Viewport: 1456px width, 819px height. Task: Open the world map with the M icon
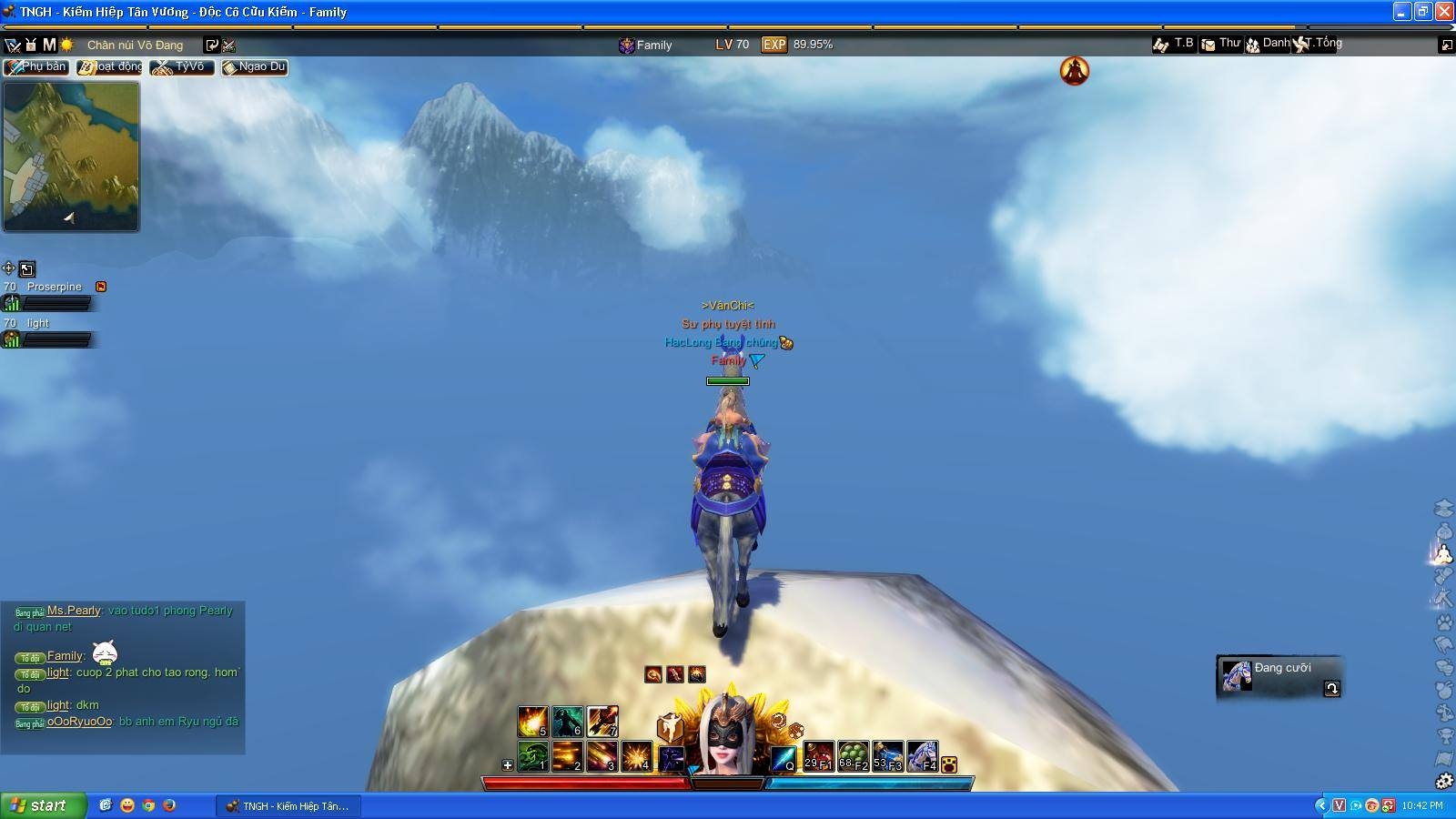(x=49, y=45)
